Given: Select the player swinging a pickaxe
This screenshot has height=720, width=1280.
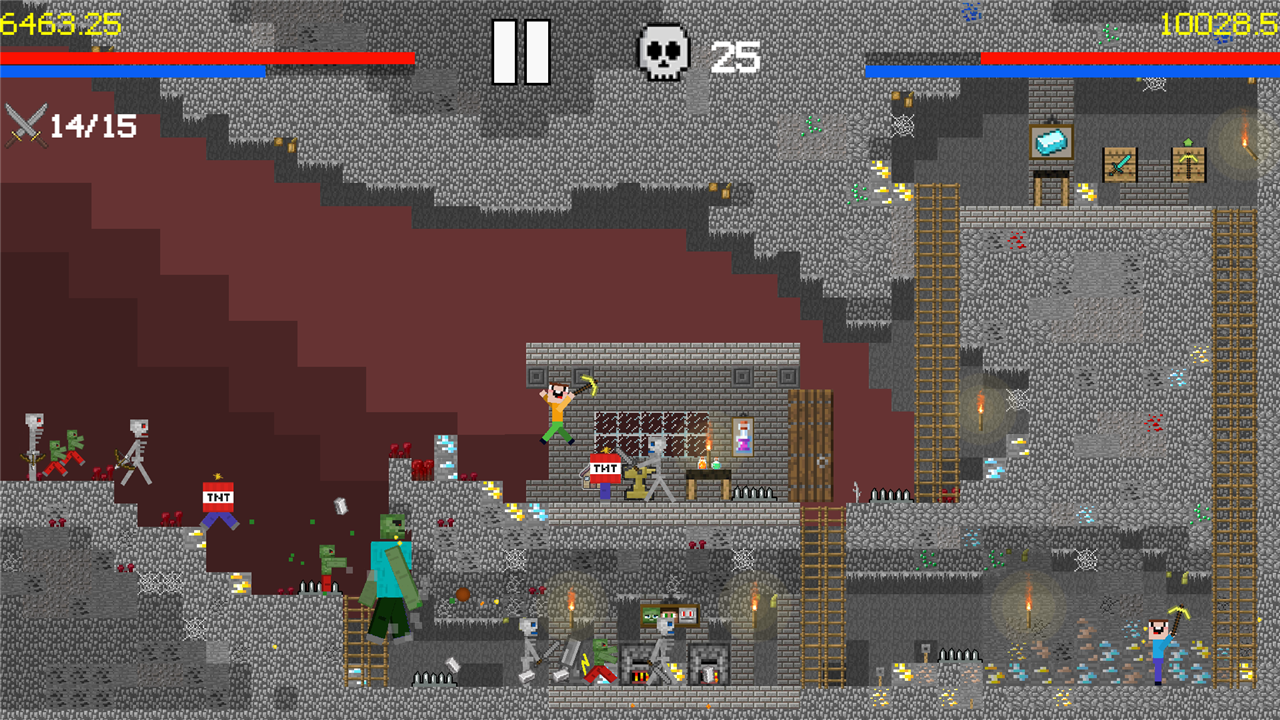Looking at the screenshot, I should click(556, 400).
